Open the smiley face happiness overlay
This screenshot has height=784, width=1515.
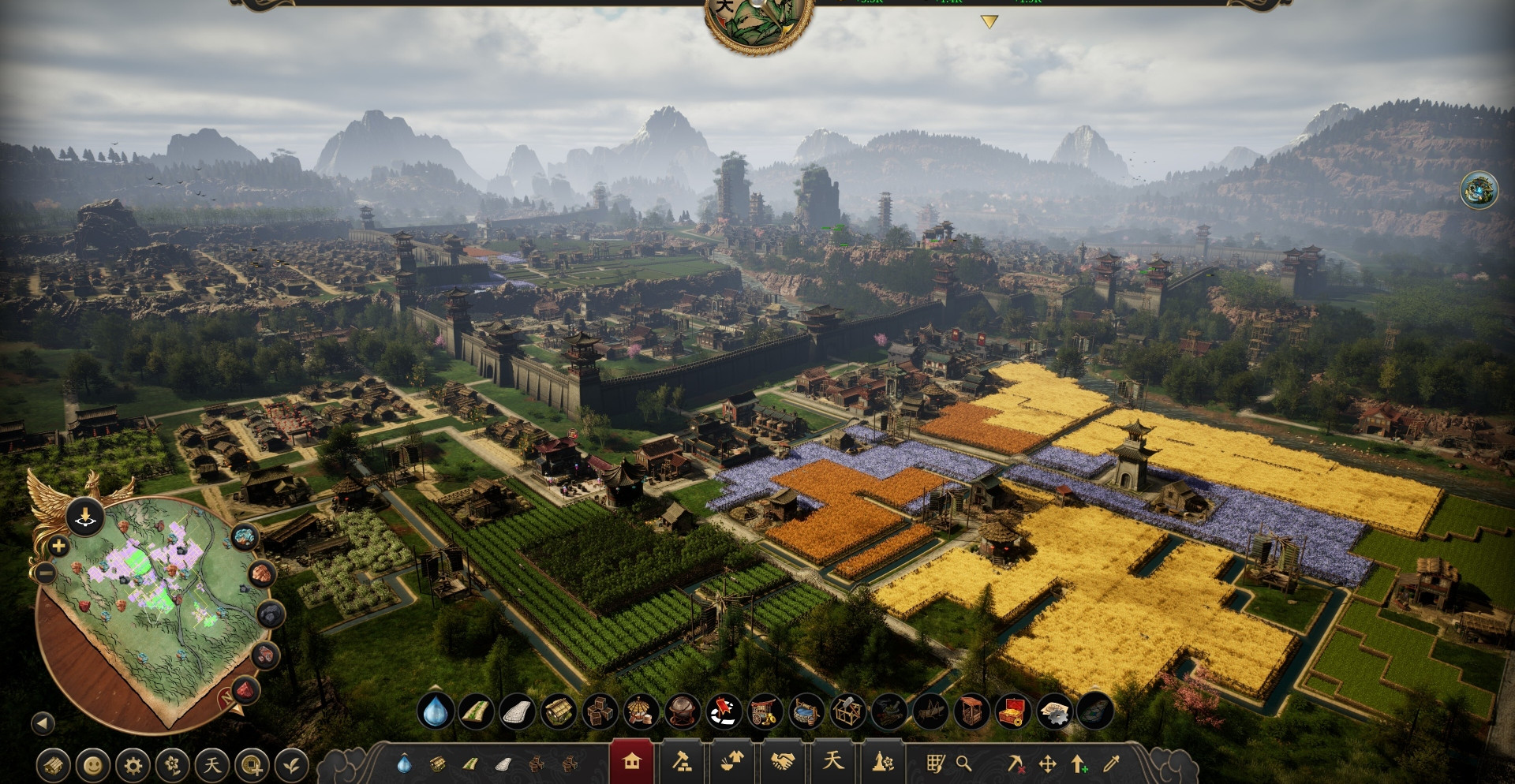93,765
